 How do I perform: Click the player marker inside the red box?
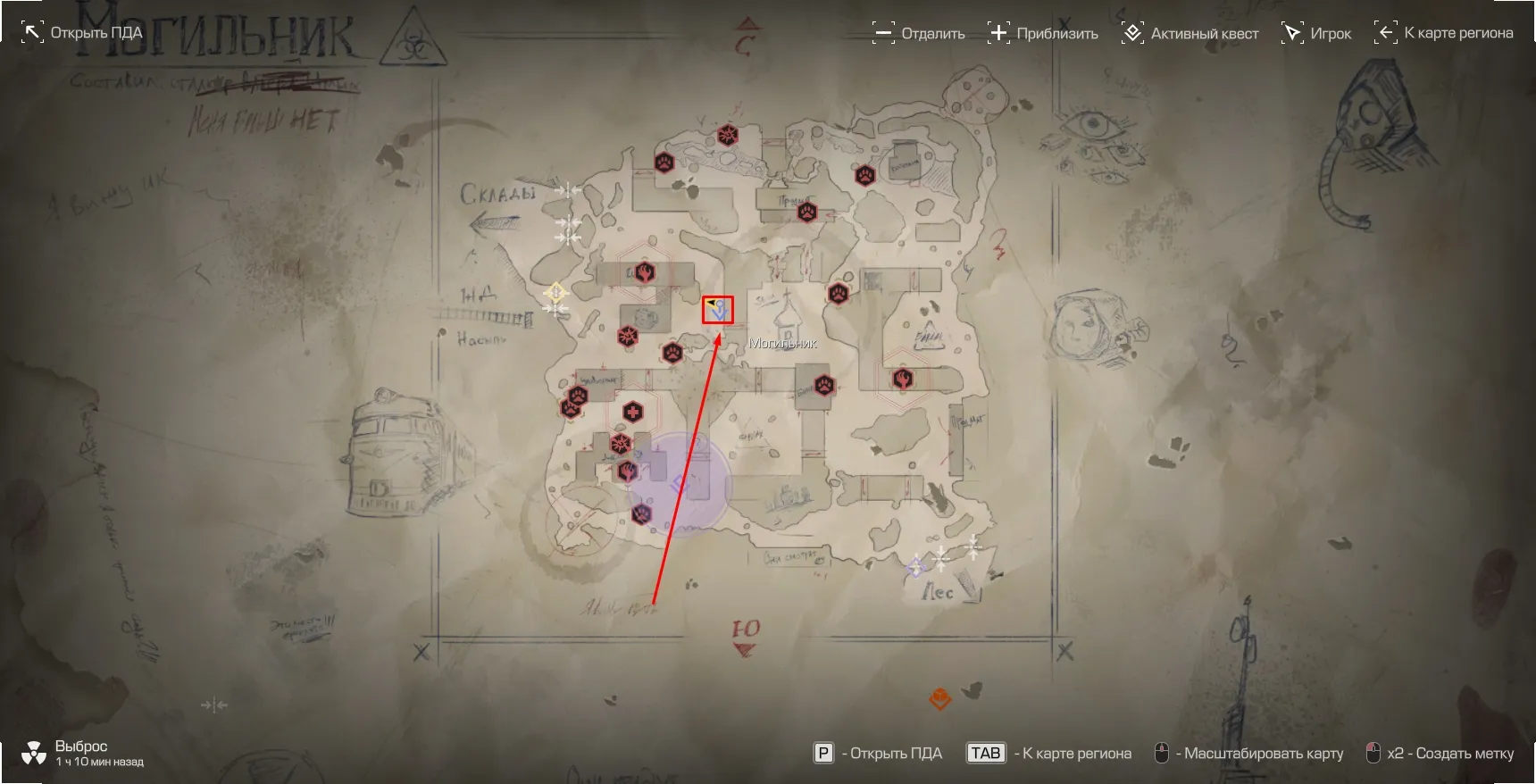(x=718, y=310)
